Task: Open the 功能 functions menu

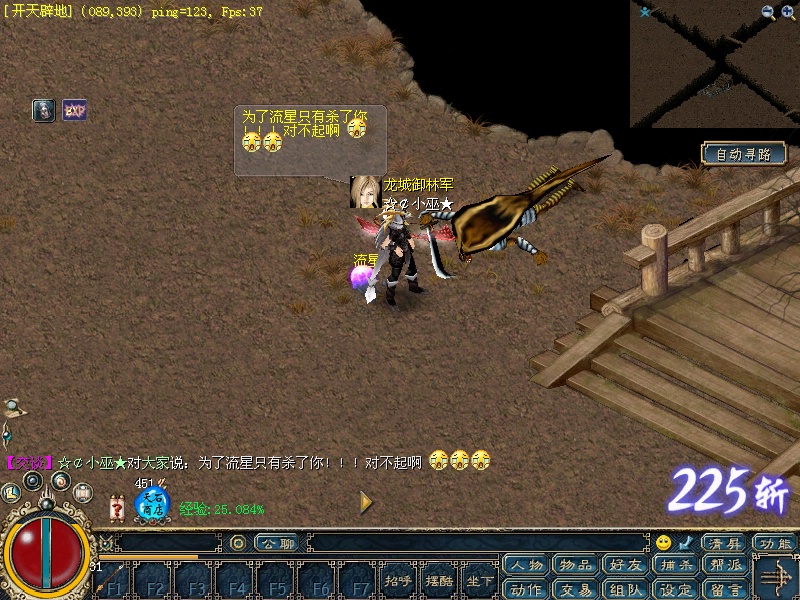Action: point(775,543)
